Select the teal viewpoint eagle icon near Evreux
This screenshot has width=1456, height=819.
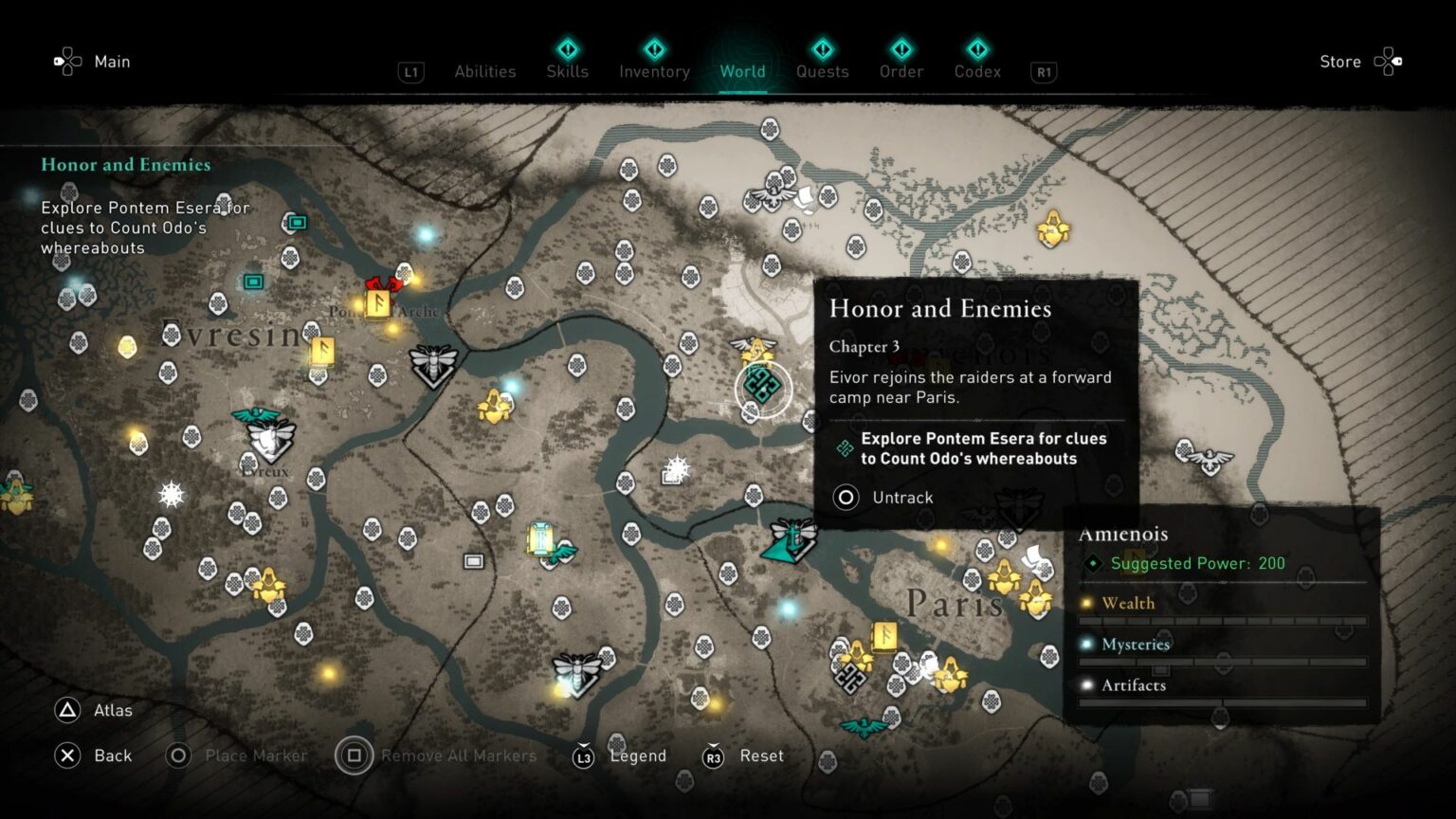point(256,414)
